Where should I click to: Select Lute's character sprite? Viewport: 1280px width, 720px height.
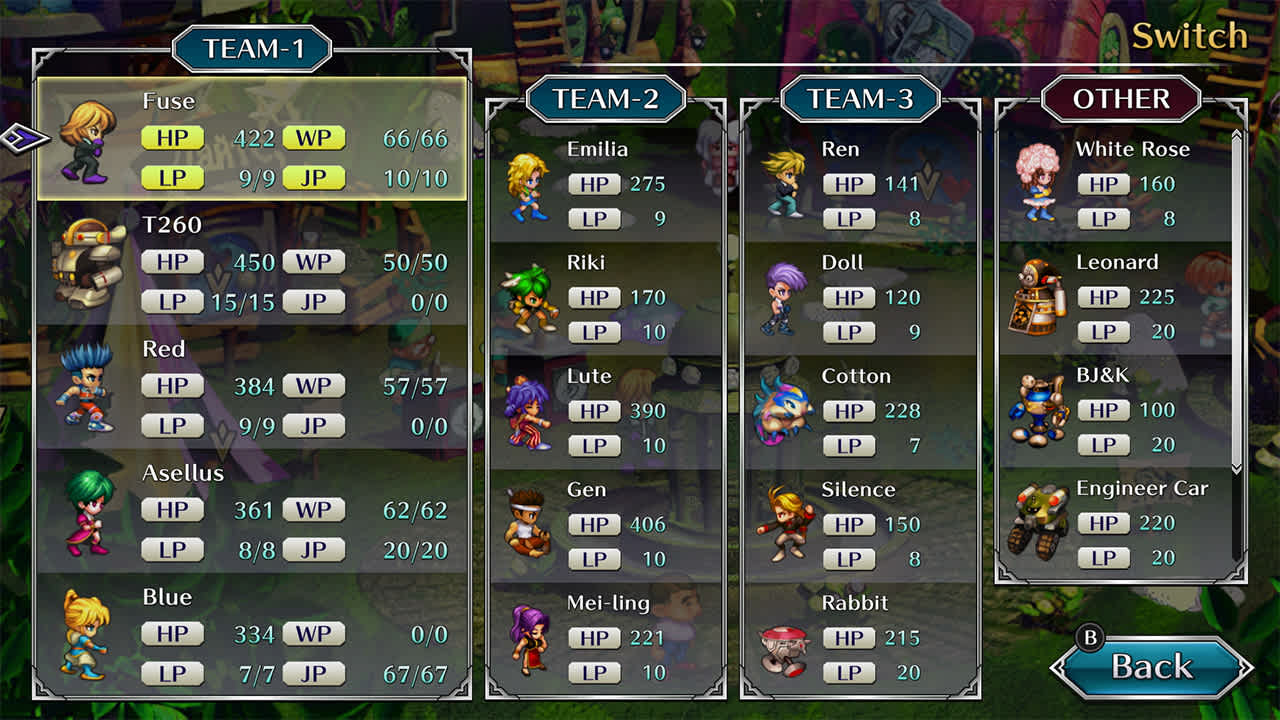(x=528, y=415)
